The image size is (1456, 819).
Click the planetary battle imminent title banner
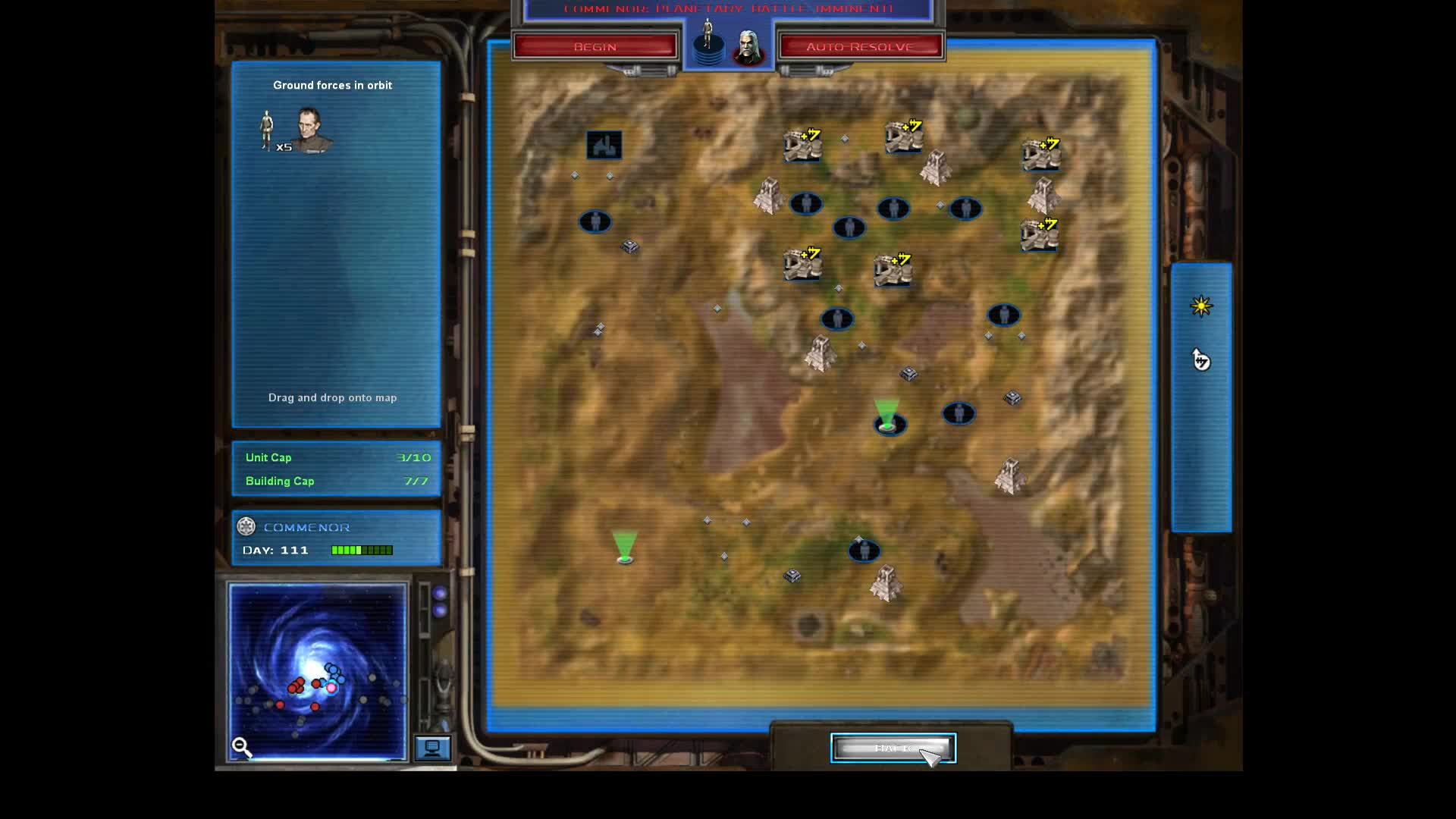726,9
